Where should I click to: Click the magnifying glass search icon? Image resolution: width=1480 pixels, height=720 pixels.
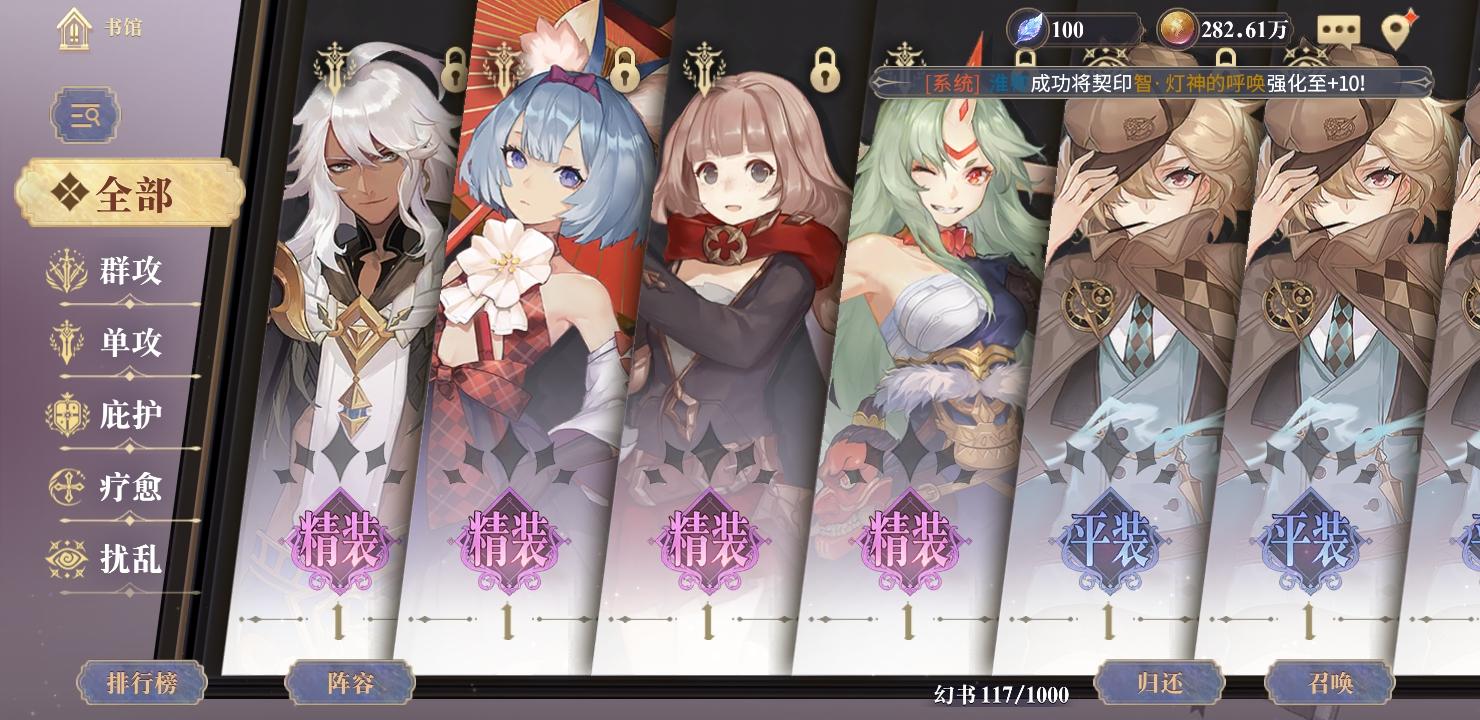click(85, 115)
